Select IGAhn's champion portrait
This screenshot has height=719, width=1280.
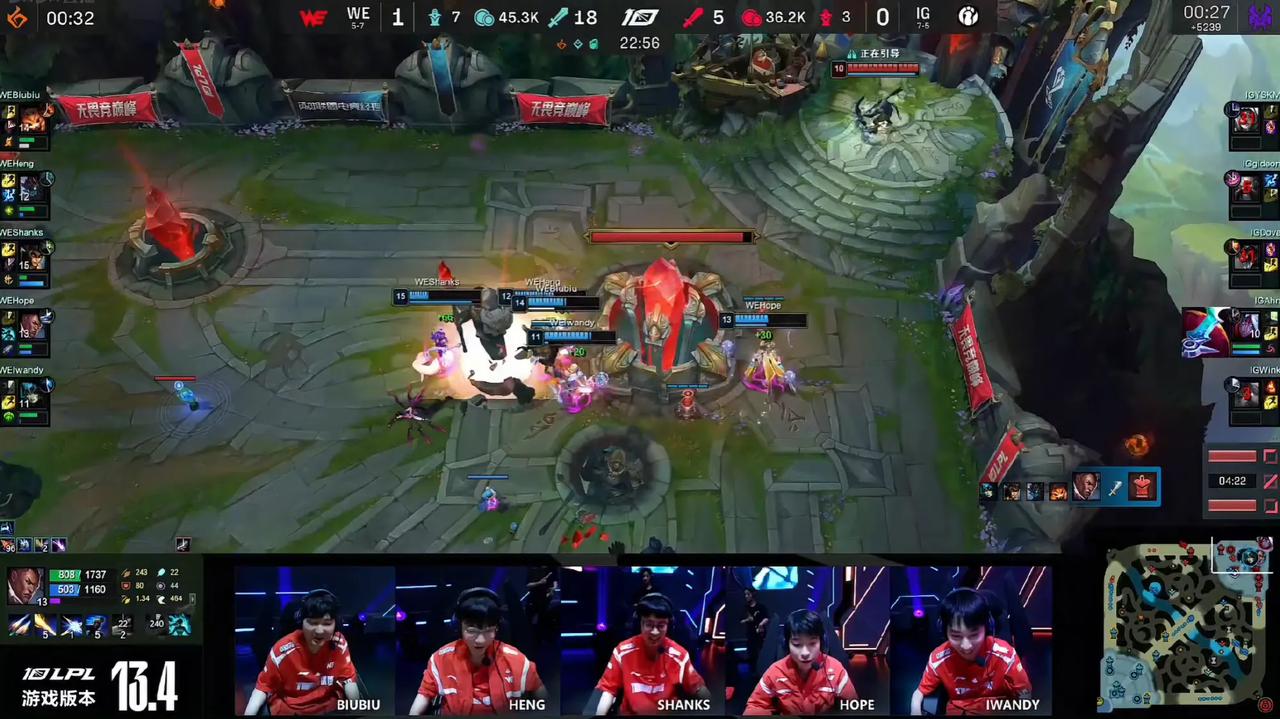point(1248,326)
